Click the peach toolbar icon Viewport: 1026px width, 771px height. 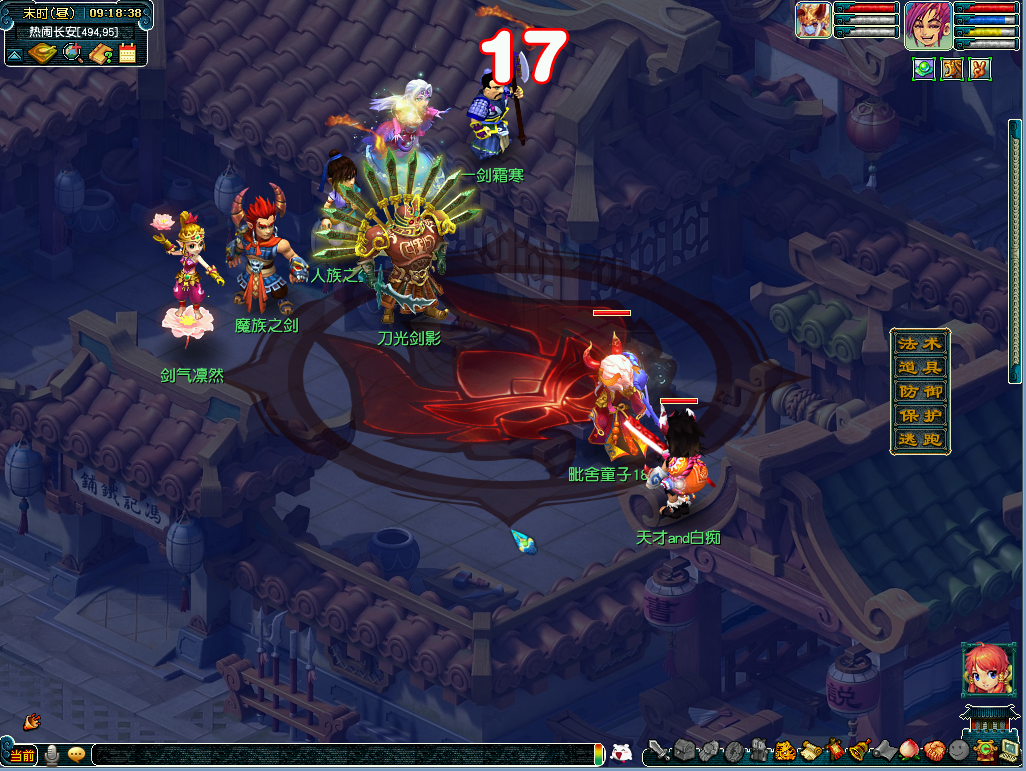[908, 750]
